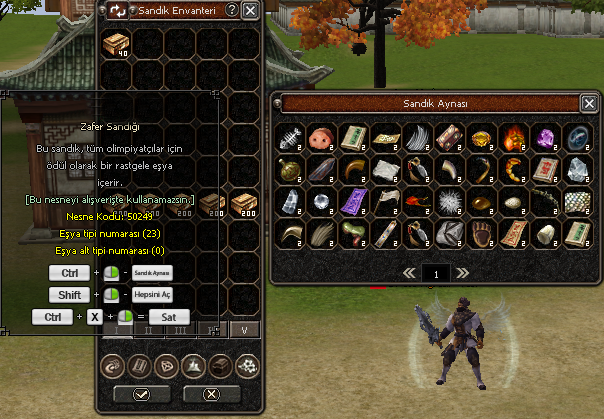Choose the bear paw item

[x=482, y=234]
